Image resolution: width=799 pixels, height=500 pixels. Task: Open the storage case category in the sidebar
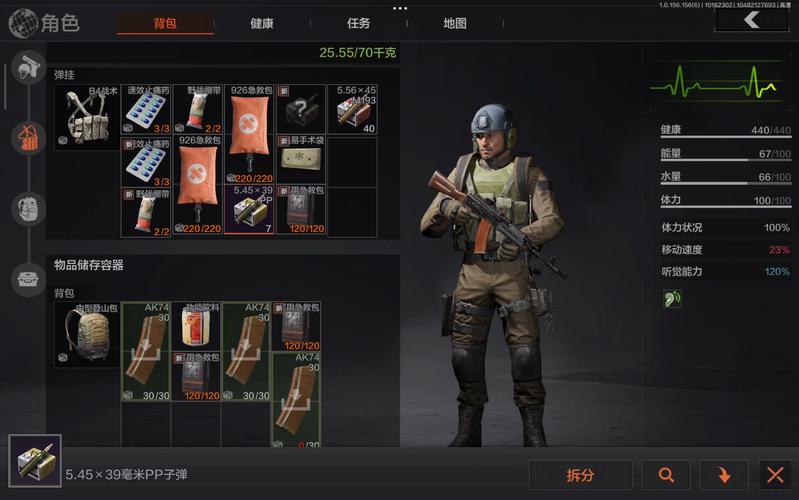click(x=27, y=279)
